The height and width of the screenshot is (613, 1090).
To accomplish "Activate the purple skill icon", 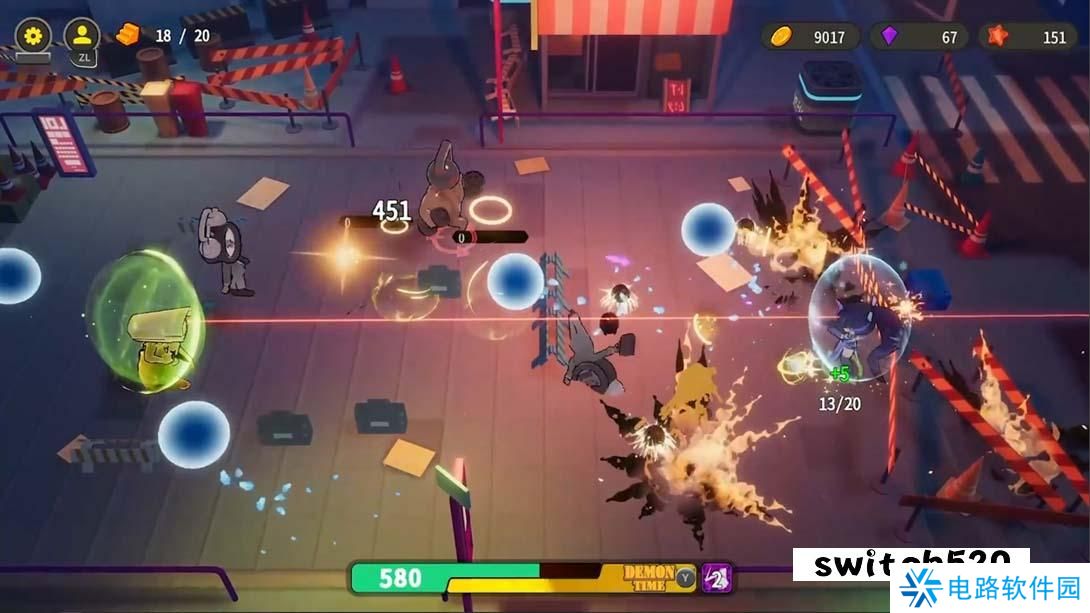I will [716, 577].
